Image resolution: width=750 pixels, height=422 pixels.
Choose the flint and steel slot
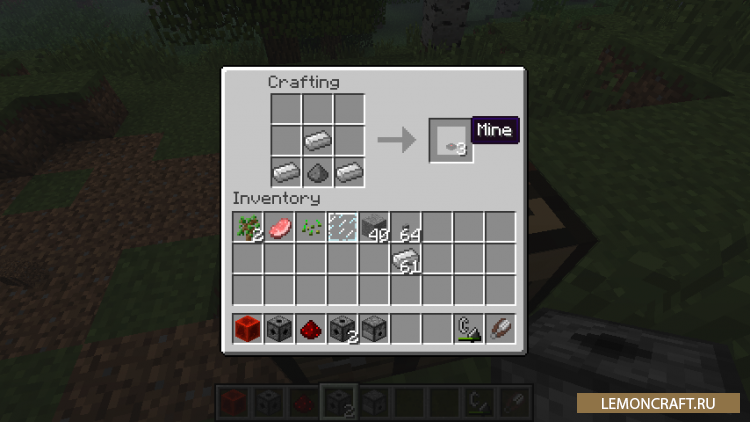[x=468, y=327]
